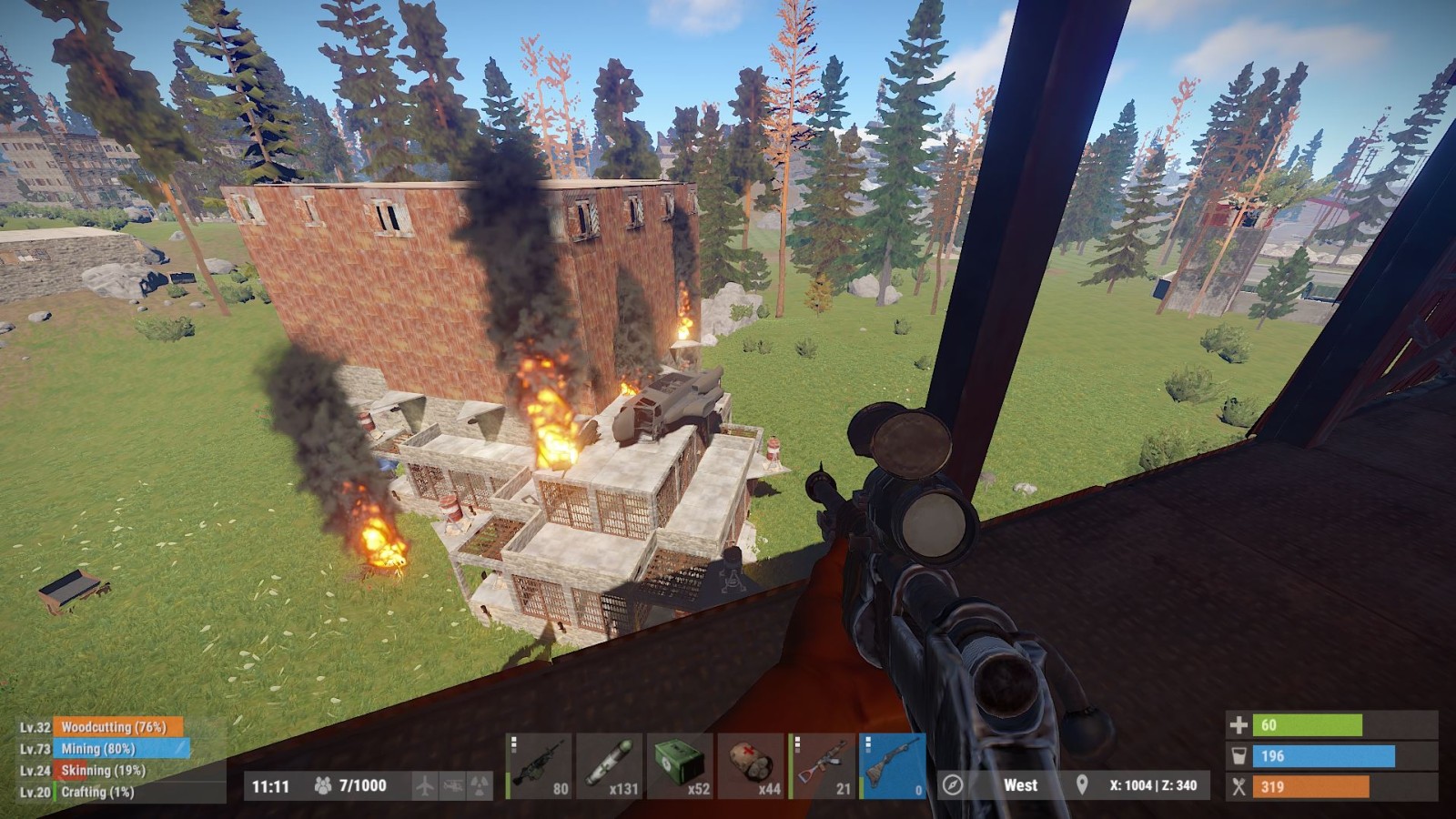Click the location pin icon by coordinates

click(1082, 784)
